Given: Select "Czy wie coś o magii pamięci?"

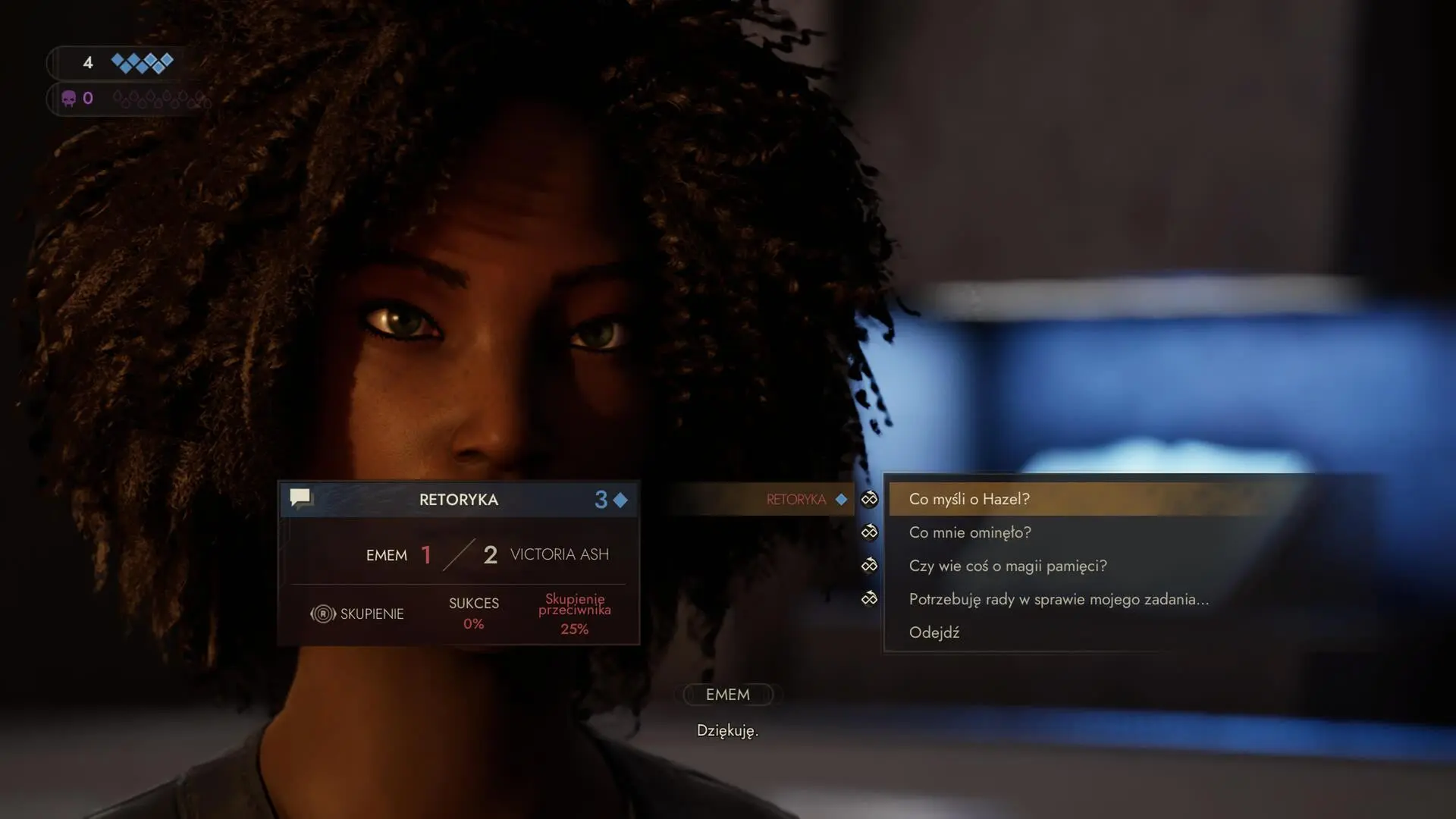Looking at the screenshot, I should (x=1007, y=566).
